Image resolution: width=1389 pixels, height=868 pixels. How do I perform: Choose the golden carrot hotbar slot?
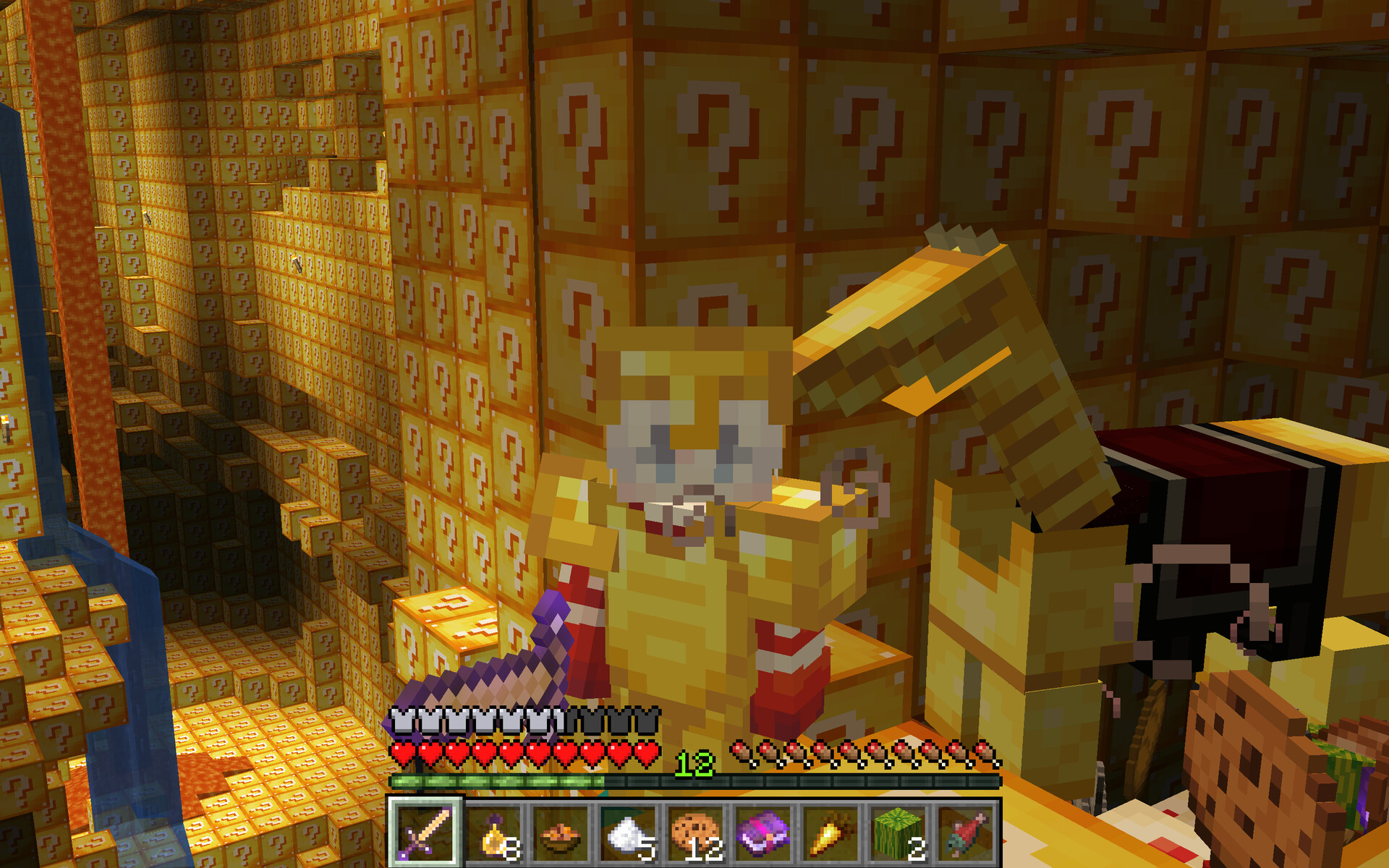point(830,832)
